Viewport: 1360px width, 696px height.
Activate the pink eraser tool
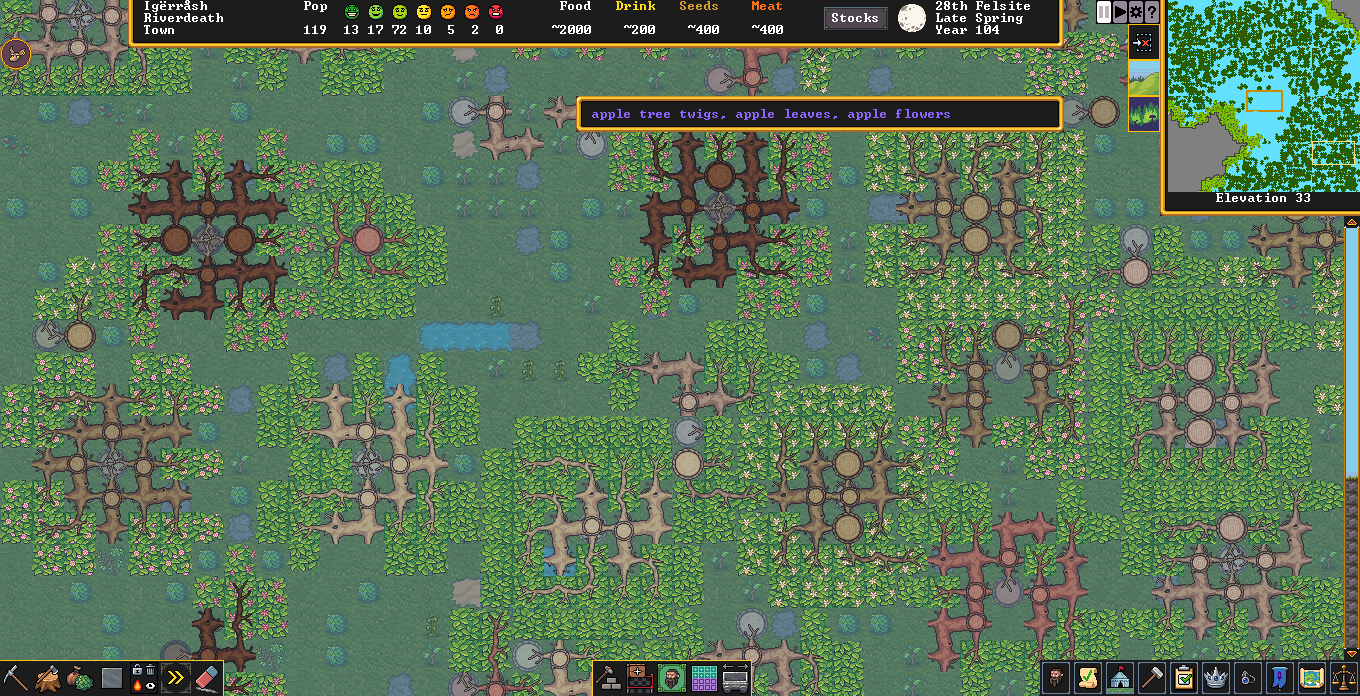[206, 678]
